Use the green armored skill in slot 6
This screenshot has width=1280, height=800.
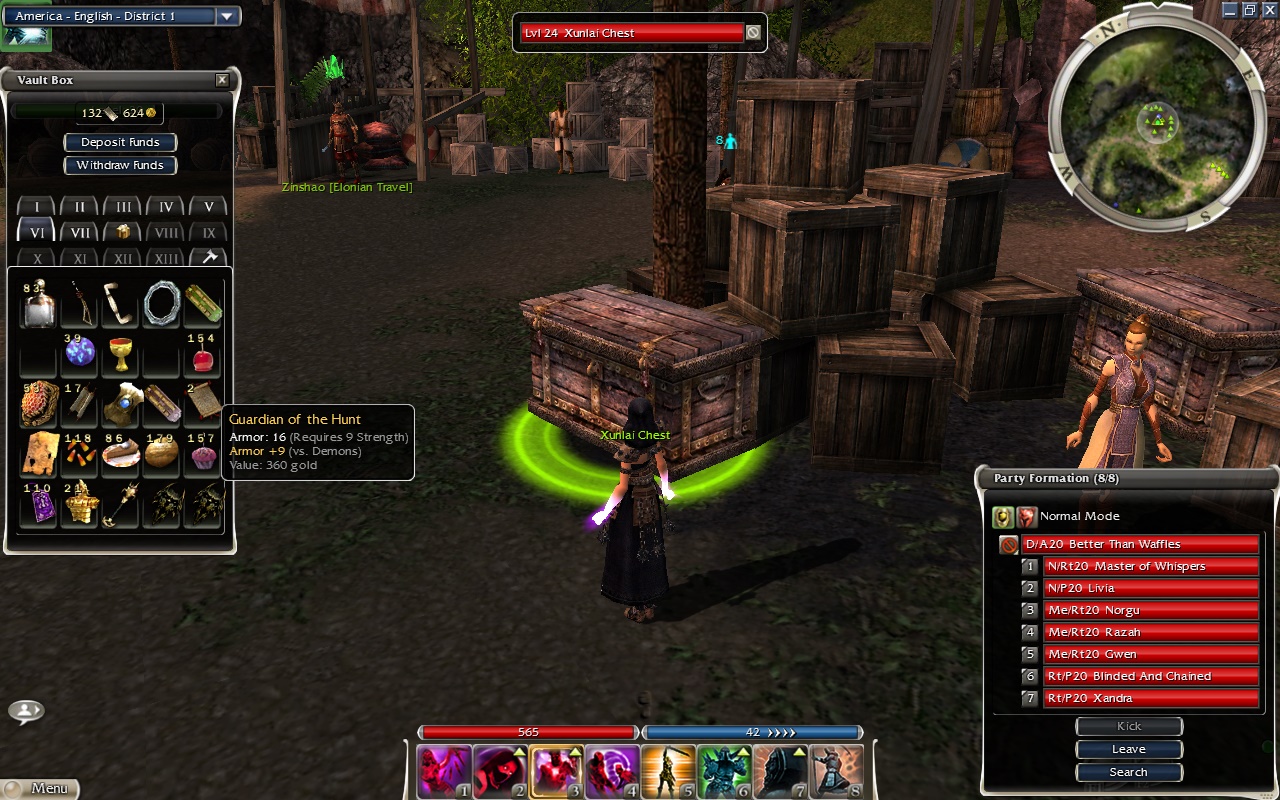pyautogui.click(x=724, y=771)
